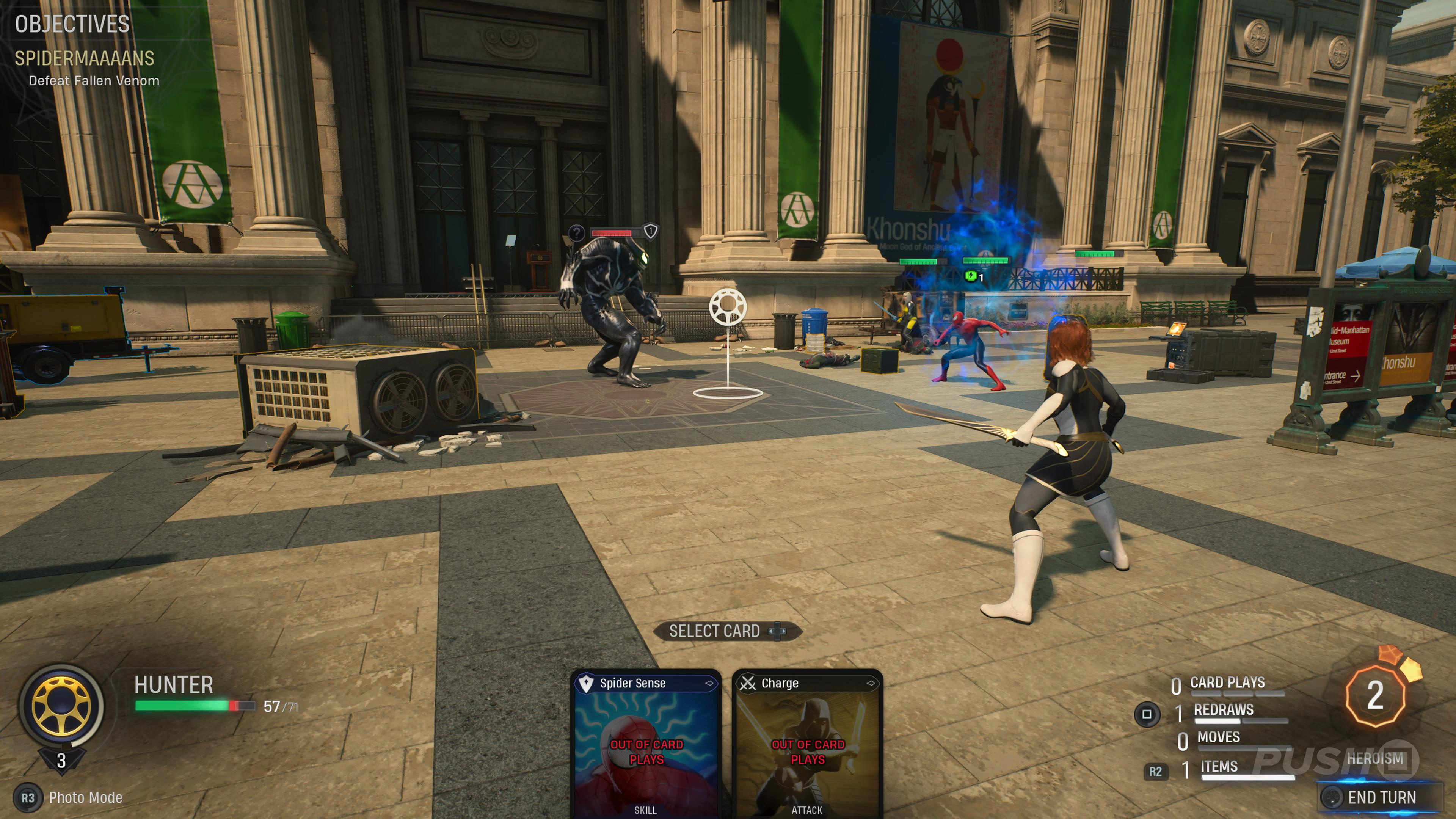The height and width of the screenshot is (819, 1456).
Task: Choose the Charge attack card
Action: [806, 743]
